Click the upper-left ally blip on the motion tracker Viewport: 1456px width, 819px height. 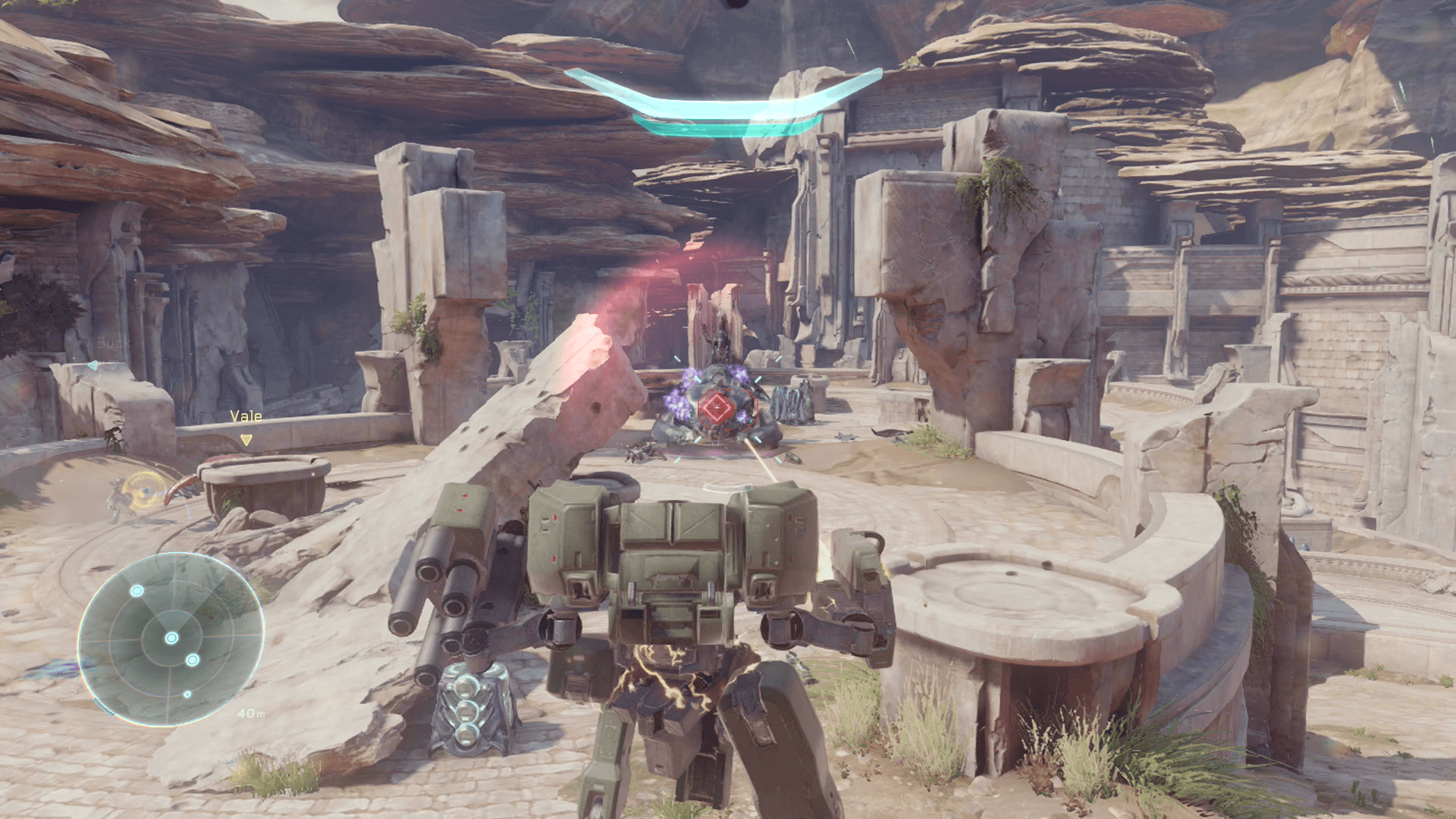pyautogui.click(x=136, y=591)
